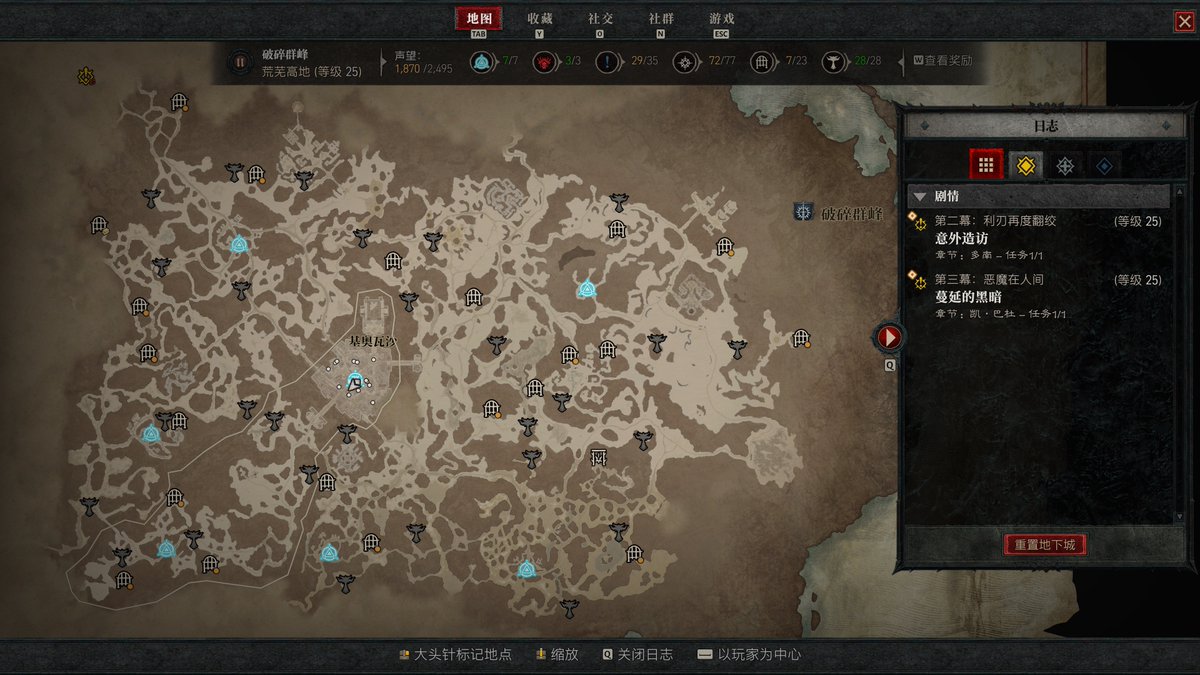Show all quests with the red grid filter
This screenshot has height=675, width=1200.
[985, 165]
